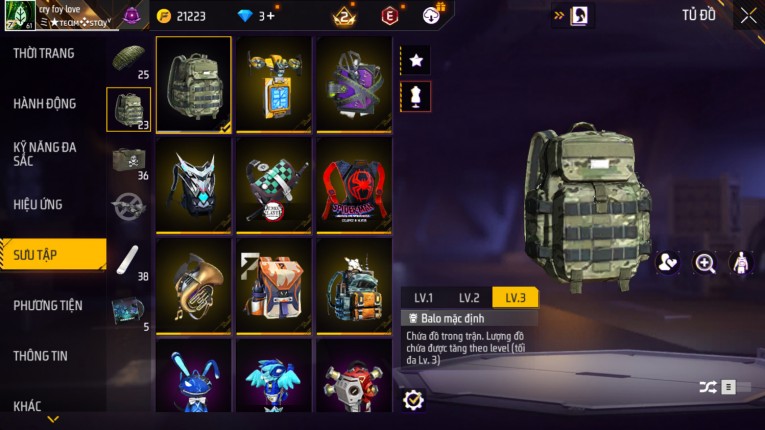This screenshot has height=430, width=765.
Task: Open the Thông Tin section
Action: (41, 355)
